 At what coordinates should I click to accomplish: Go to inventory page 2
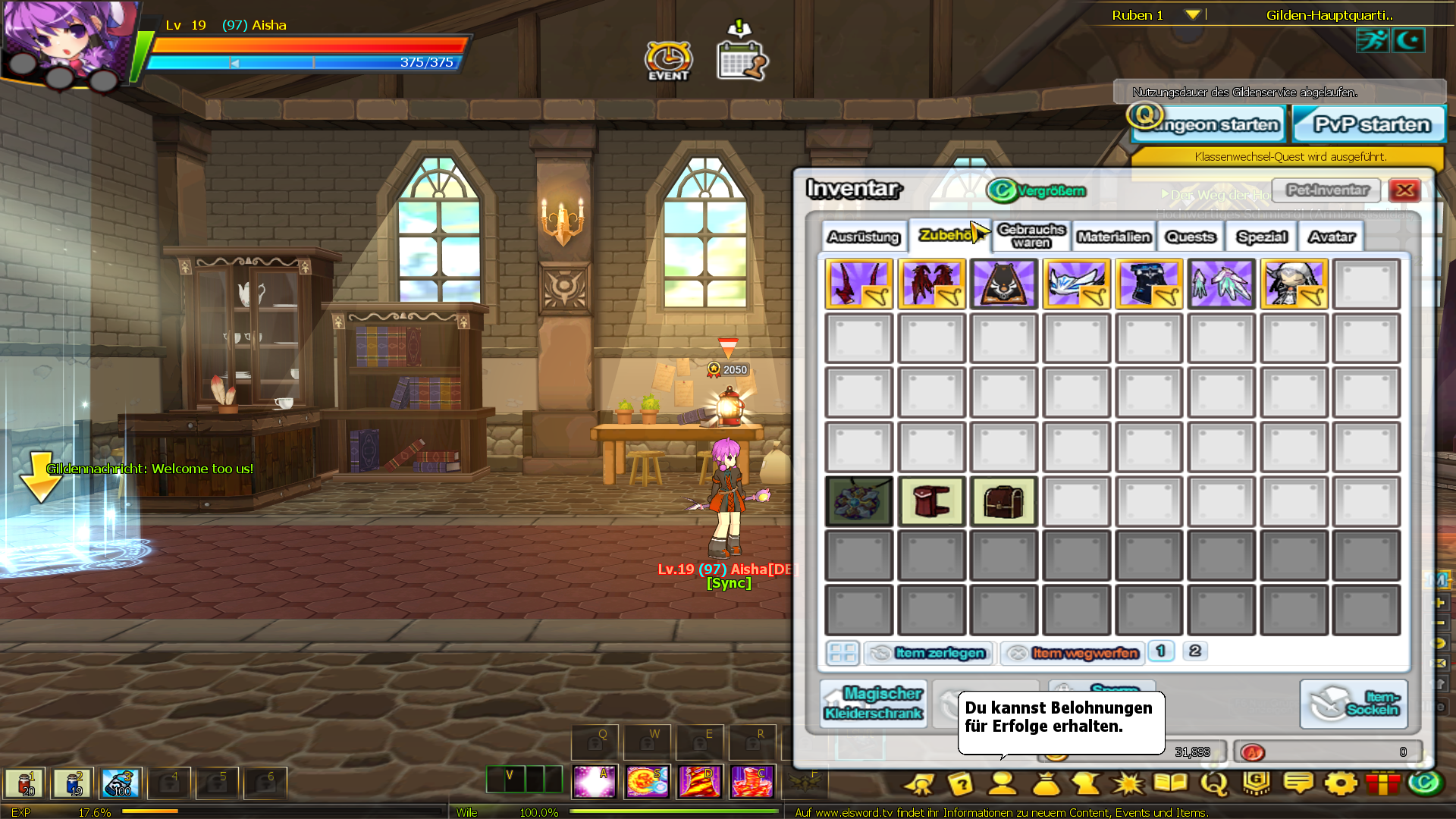1195,651
